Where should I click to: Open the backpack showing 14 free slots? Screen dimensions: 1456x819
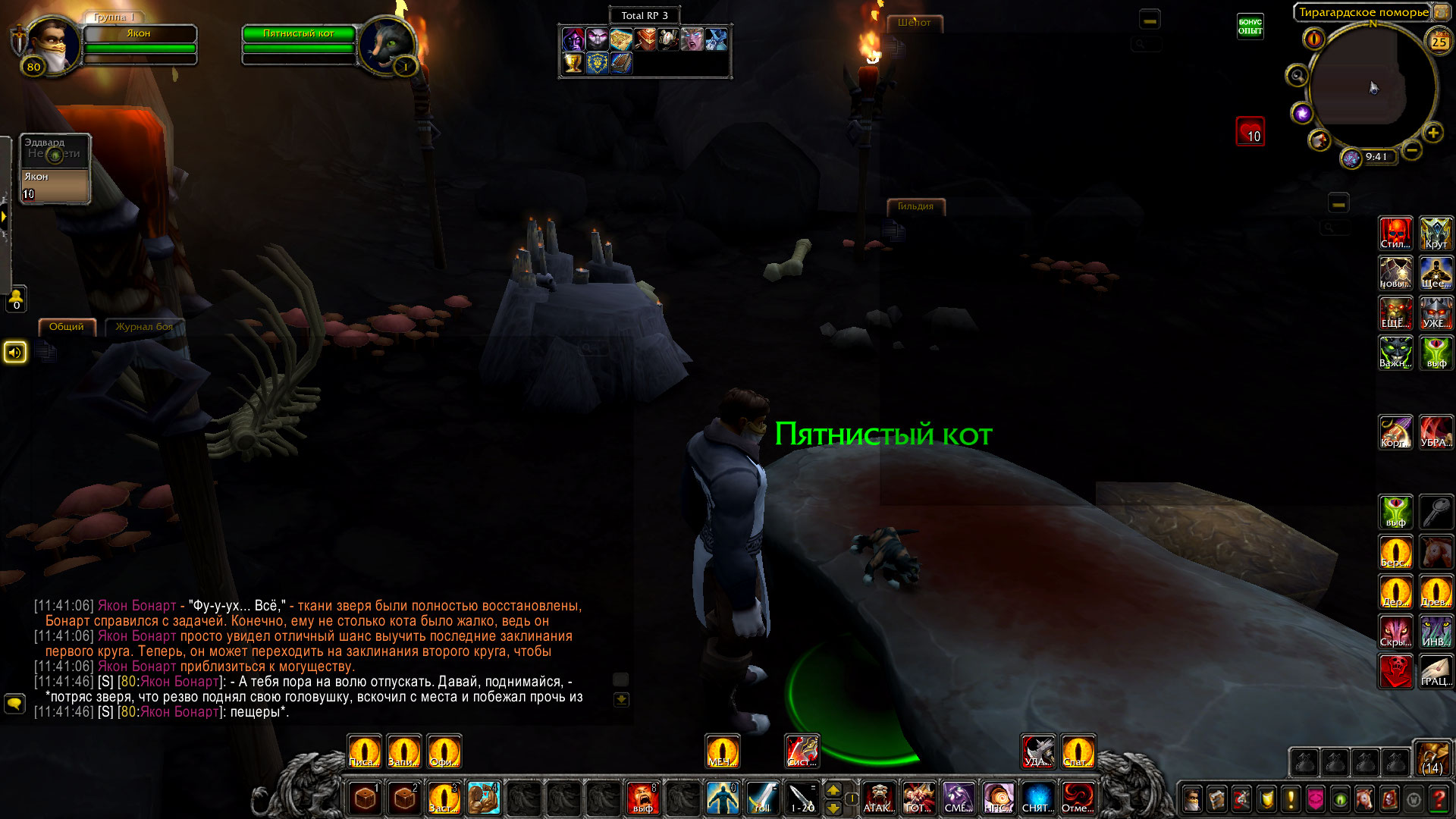pos(1432,759)
